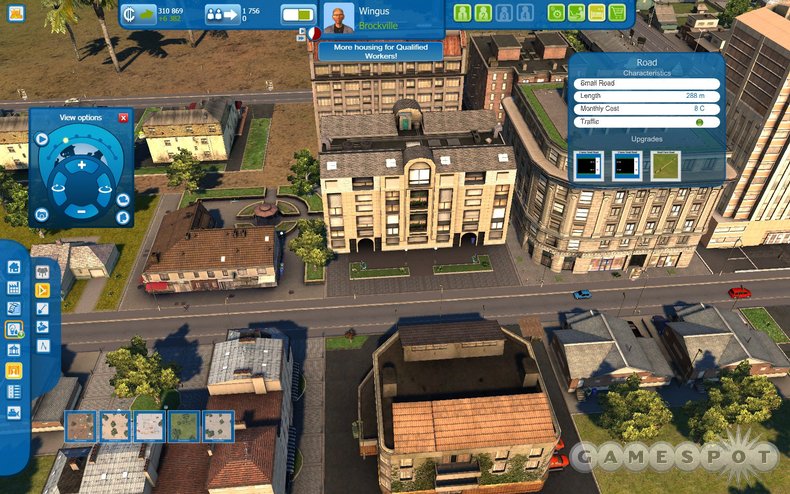Zoom in with the plus button

[x=82, y=164]
